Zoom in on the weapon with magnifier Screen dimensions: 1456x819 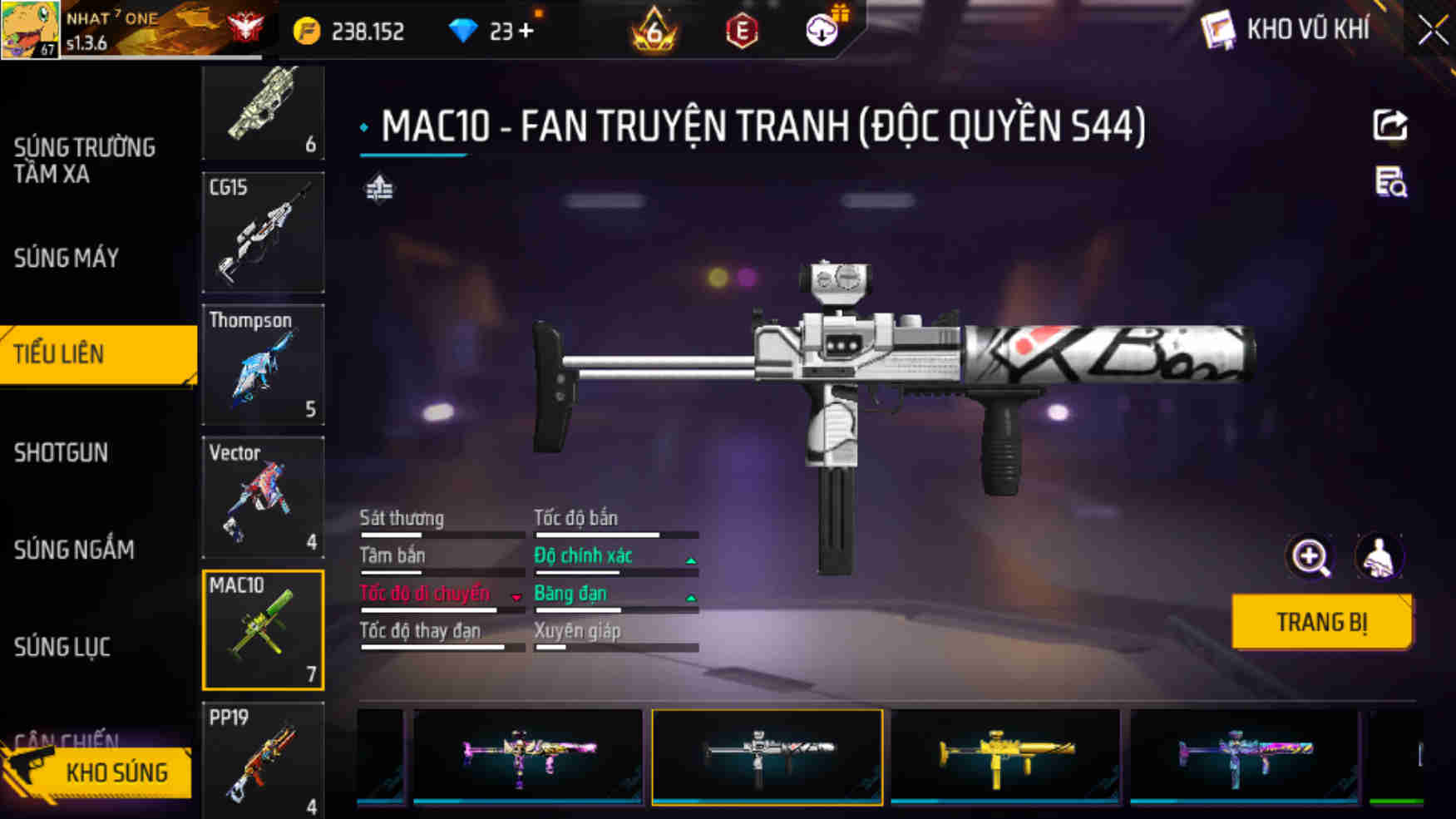[x=1310, y=557]
